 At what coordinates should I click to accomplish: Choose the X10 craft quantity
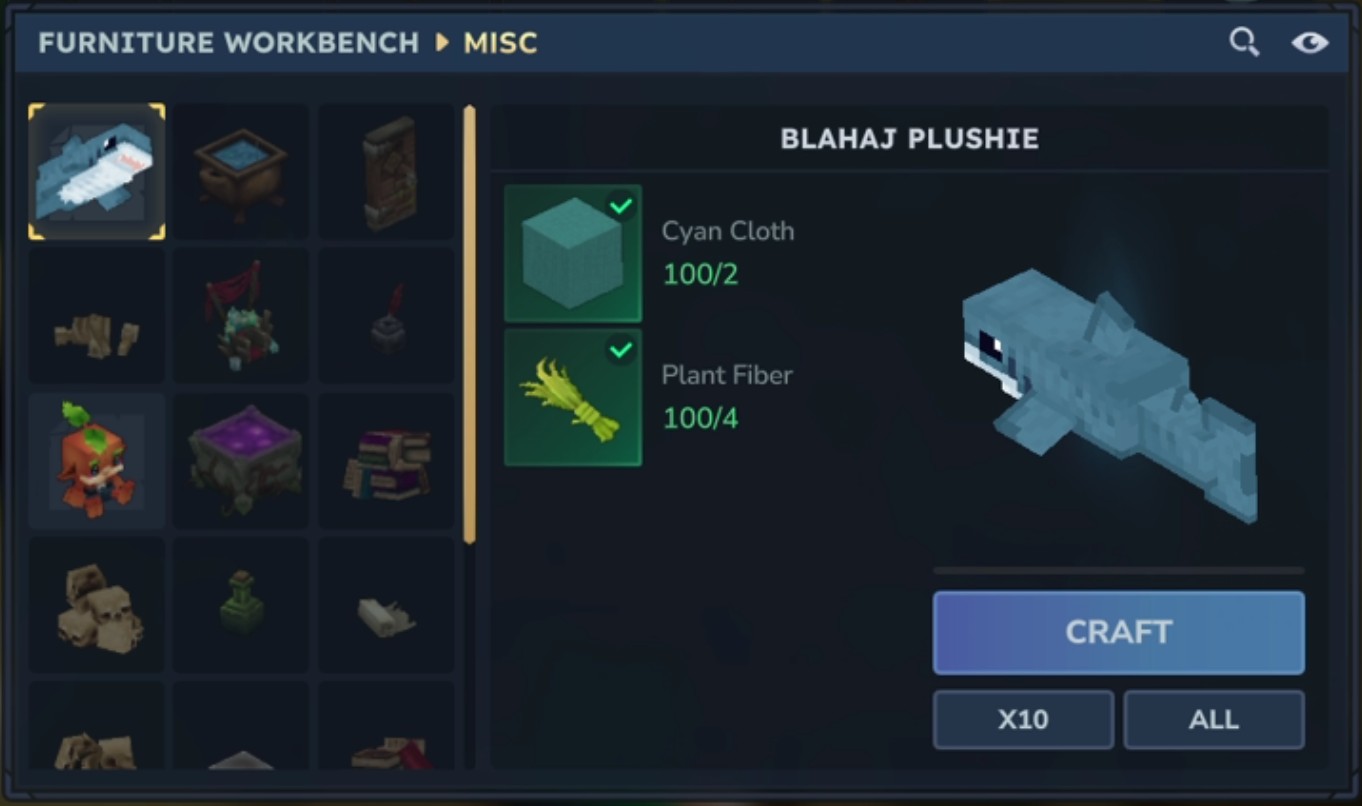(1022, 719)
